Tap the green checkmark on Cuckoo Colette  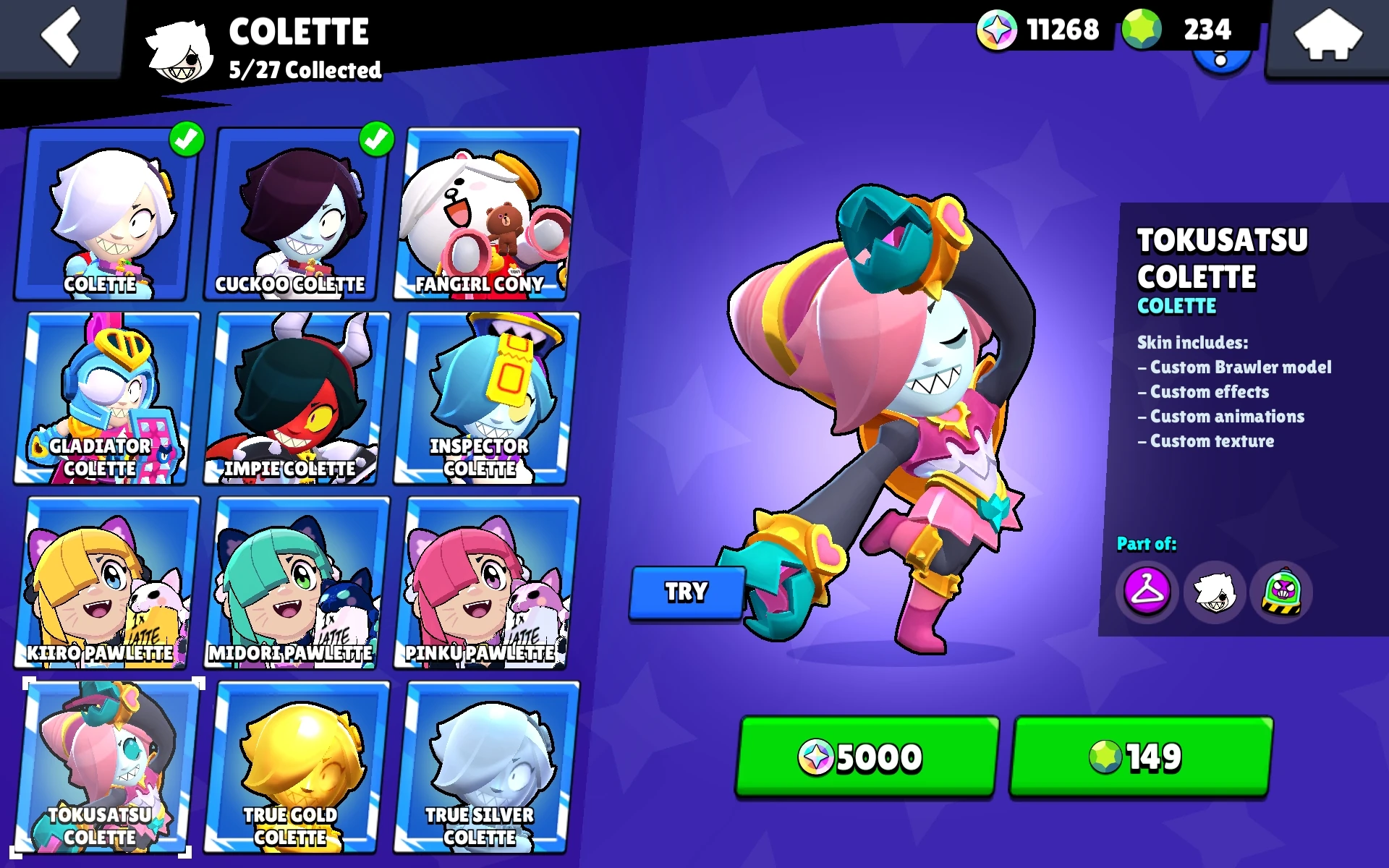pyautogui.click(x=375, y=140)
